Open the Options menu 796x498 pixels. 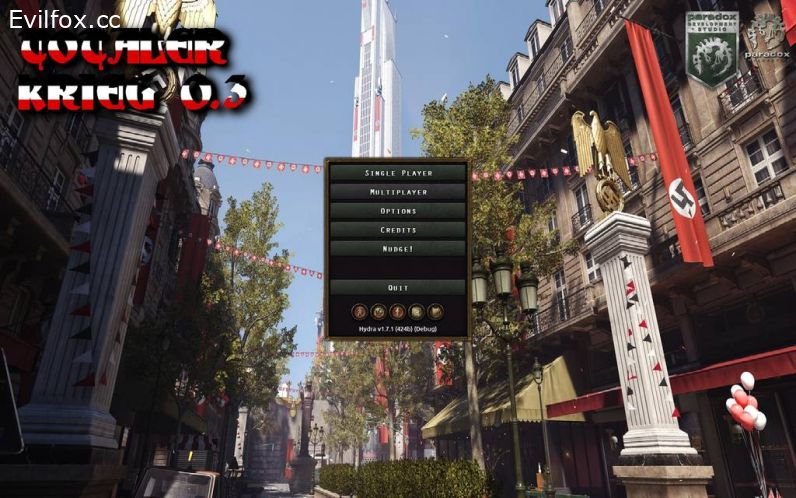[x=398, y=211]
